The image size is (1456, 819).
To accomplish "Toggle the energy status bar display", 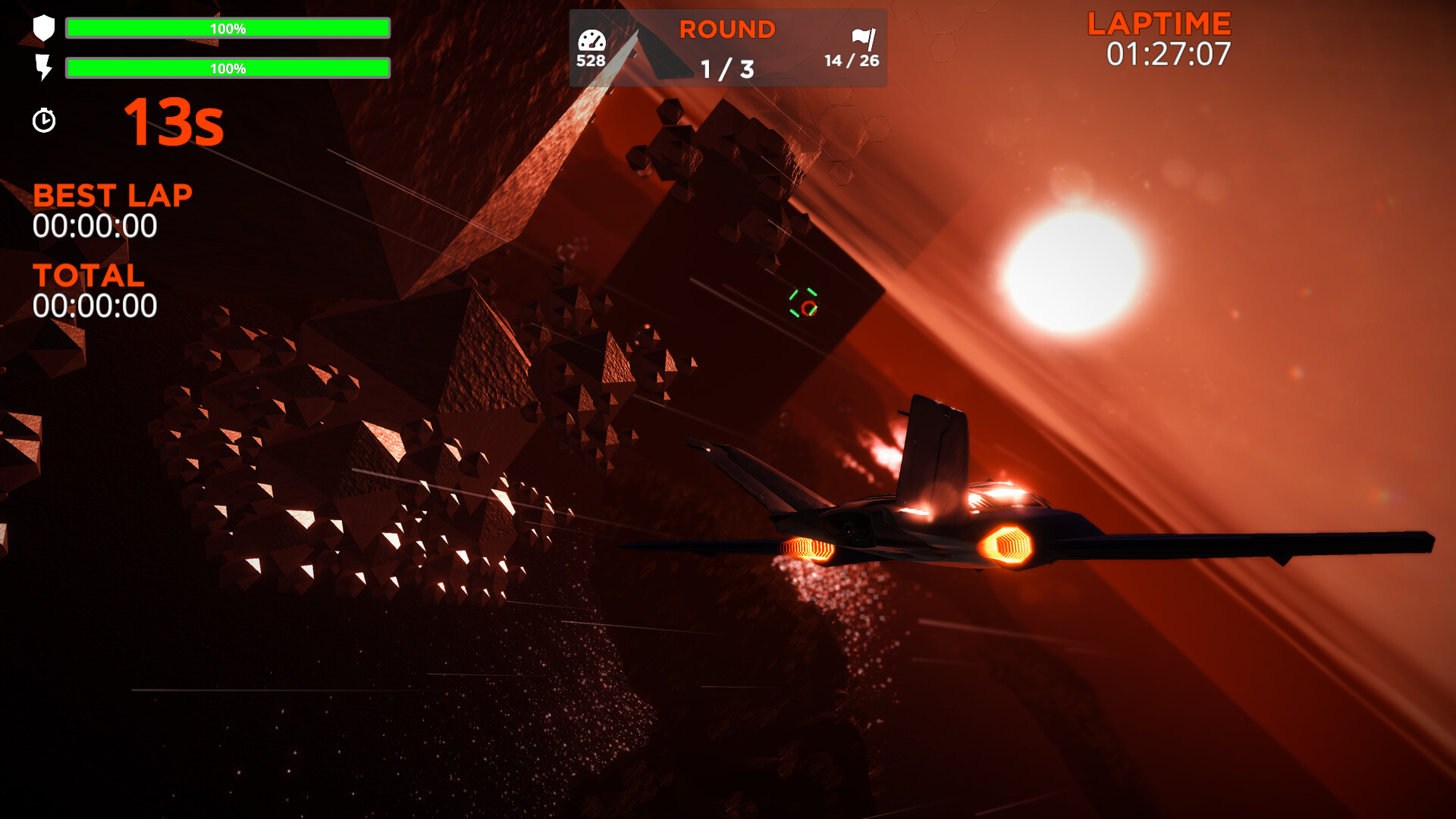I will (227, 69).
